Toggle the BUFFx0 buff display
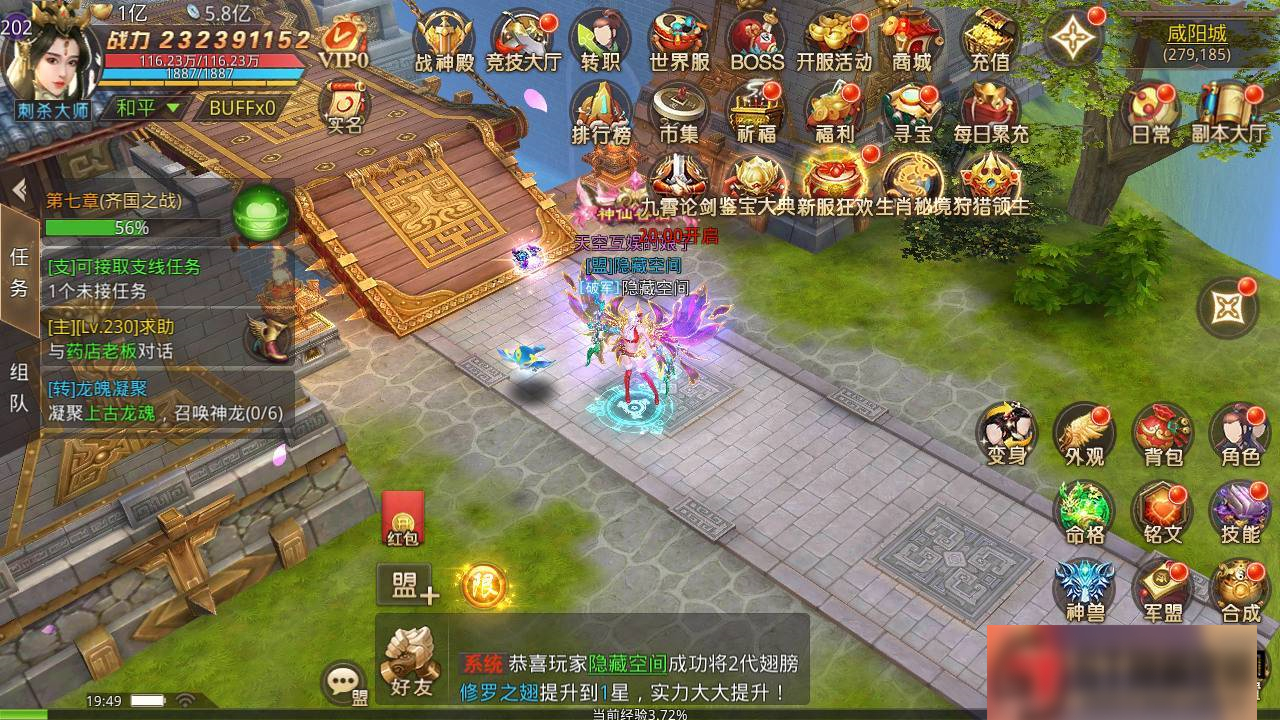The image size is (1280, 720). [x=243, y=104]
